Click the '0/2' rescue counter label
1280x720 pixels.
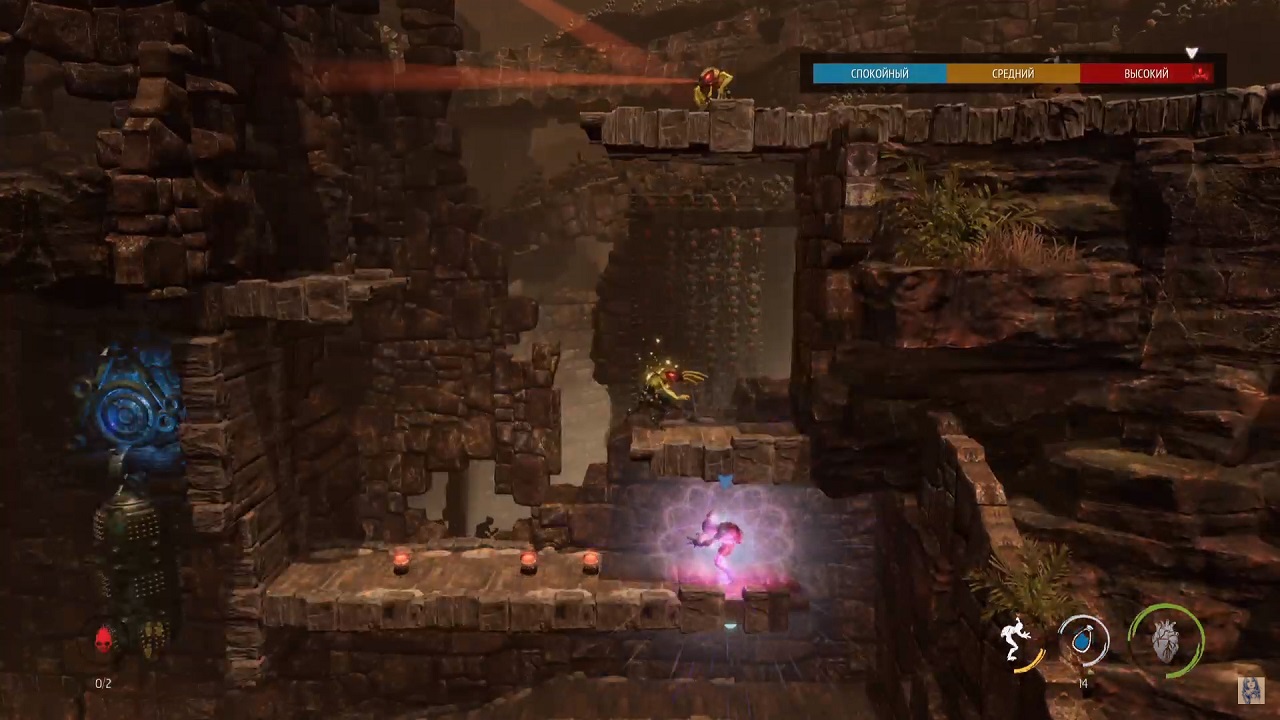pos(102,684)
